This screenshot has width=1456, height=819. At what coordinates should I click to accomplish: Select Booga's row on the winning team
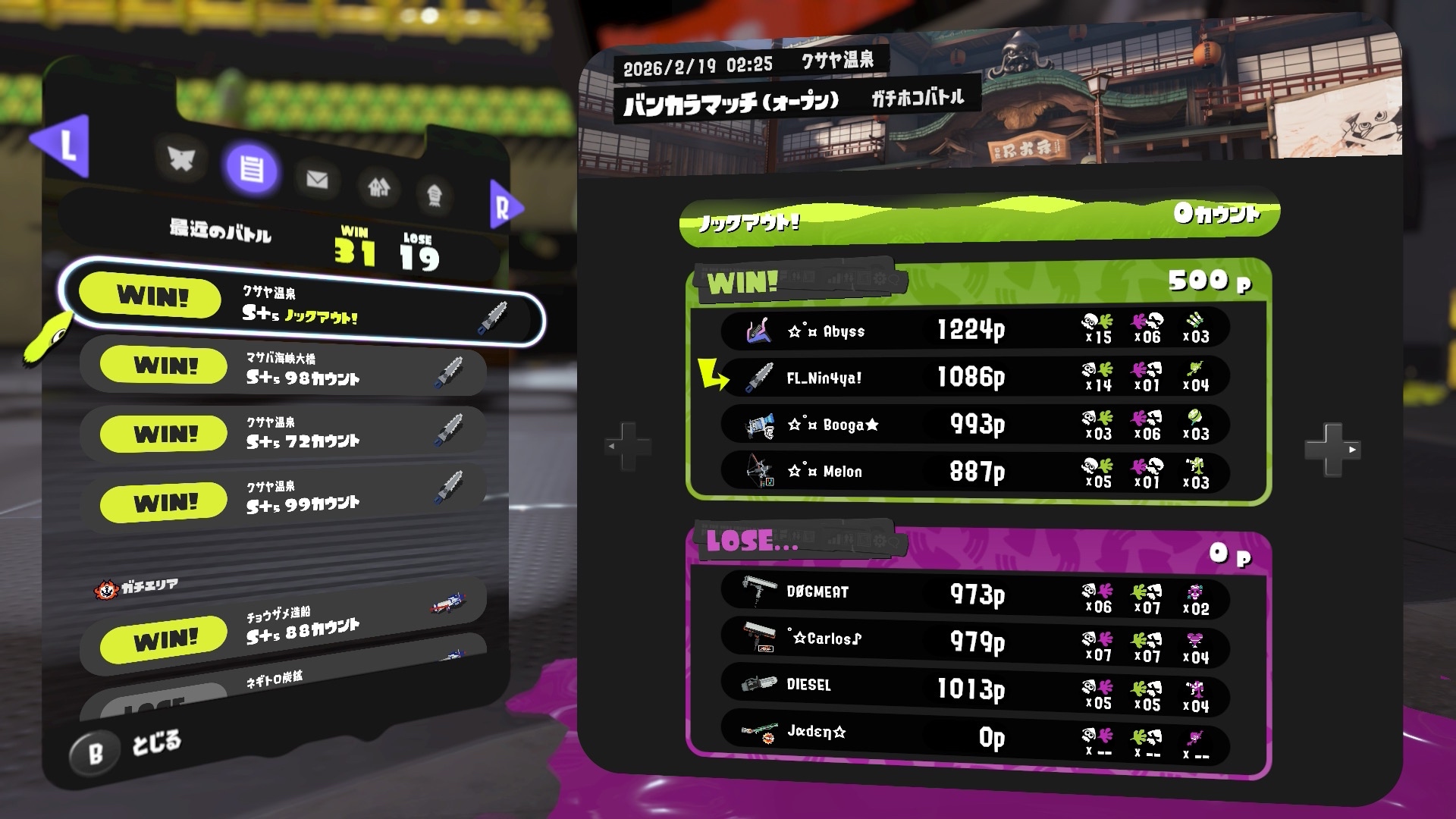974,424
